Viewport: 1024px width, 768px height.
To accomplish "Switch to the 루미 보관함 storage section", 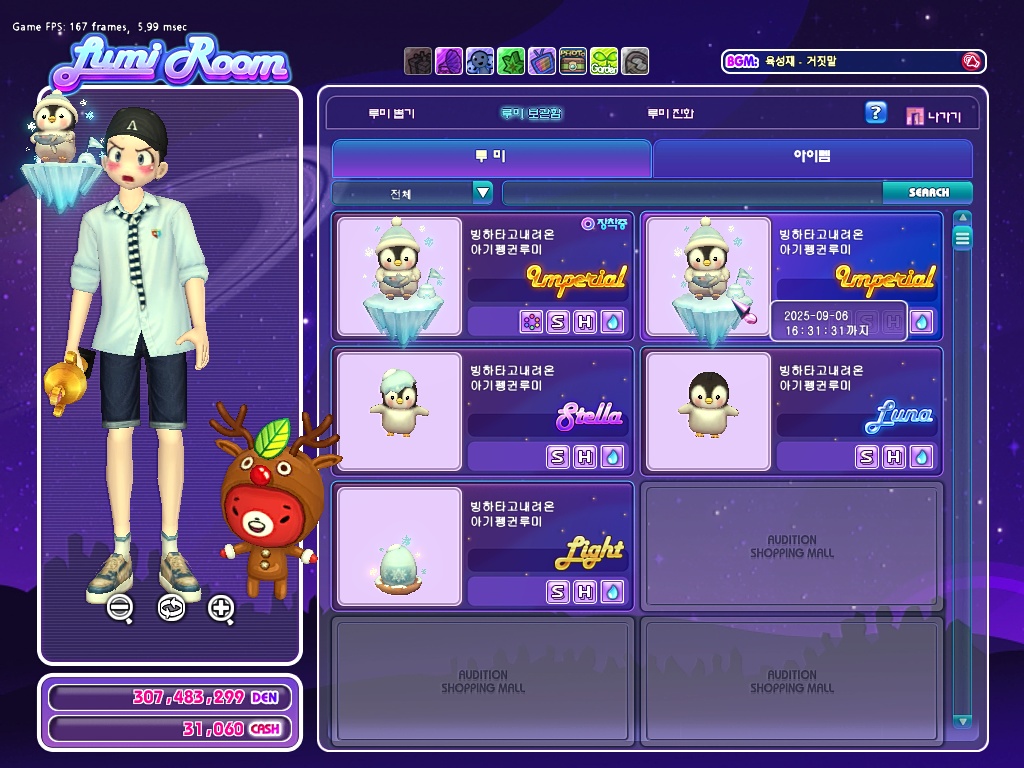I will coord(532,114).
